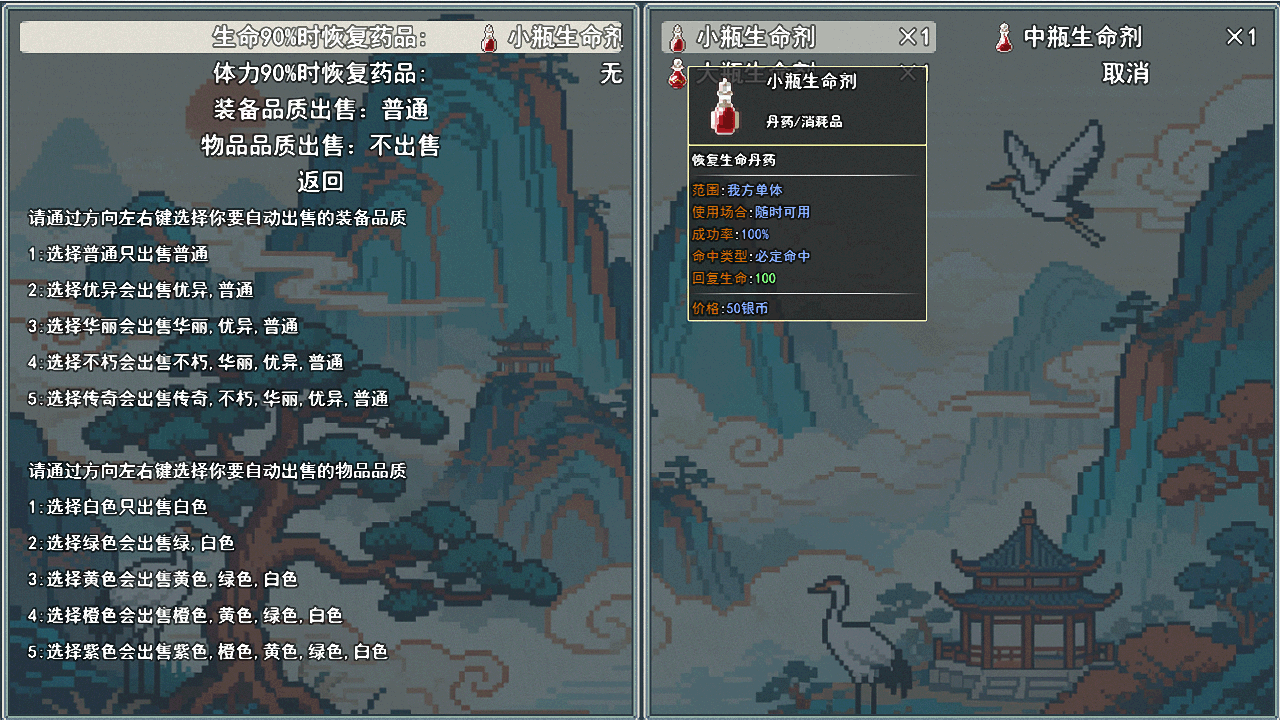Click the ×1 count beside 中瓶生命剂
This screenshot has width=1280, height=720.
pos(1240,36)
